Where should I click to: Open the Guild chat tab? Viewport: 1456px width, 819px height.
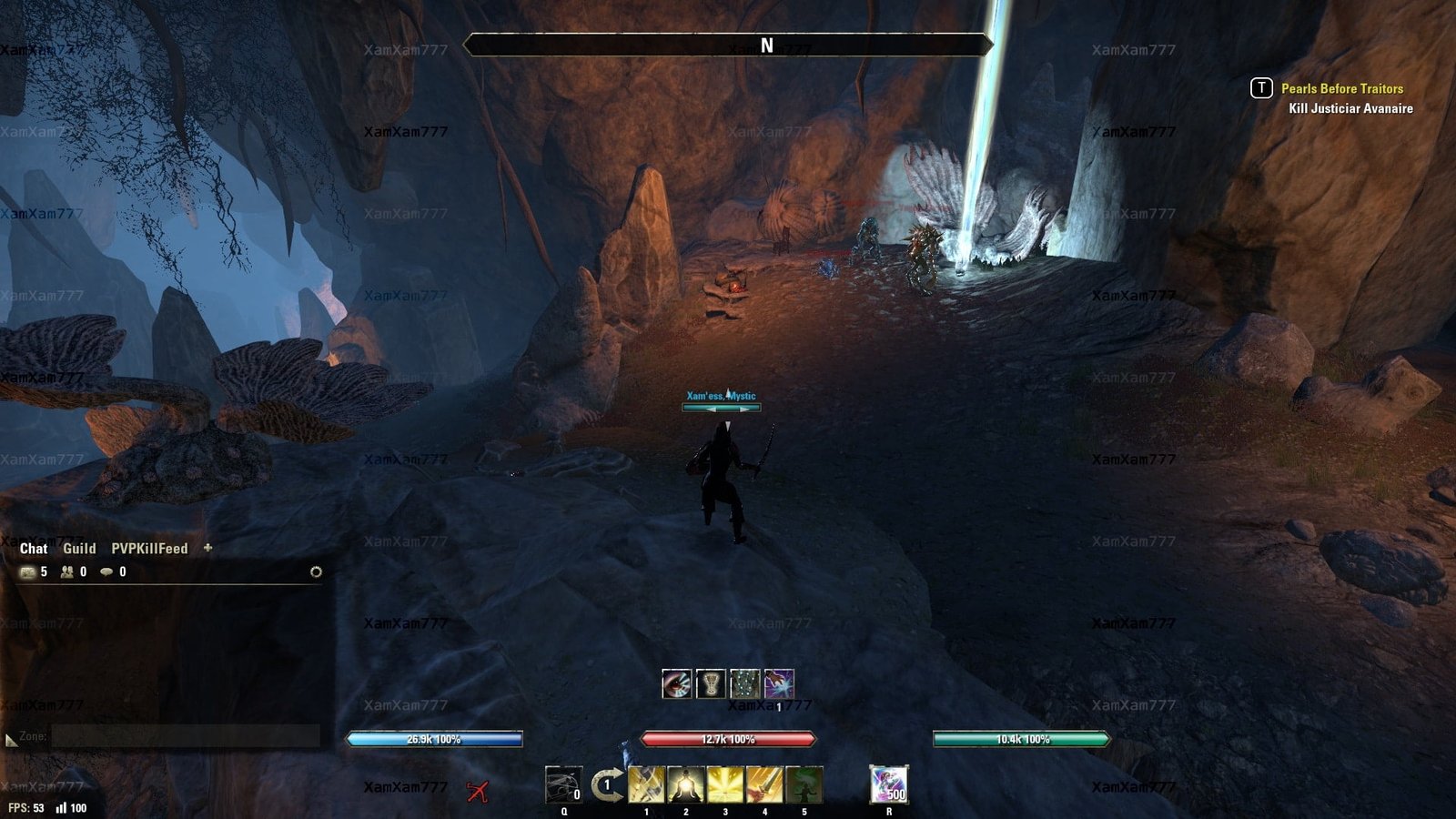(79, 549)
